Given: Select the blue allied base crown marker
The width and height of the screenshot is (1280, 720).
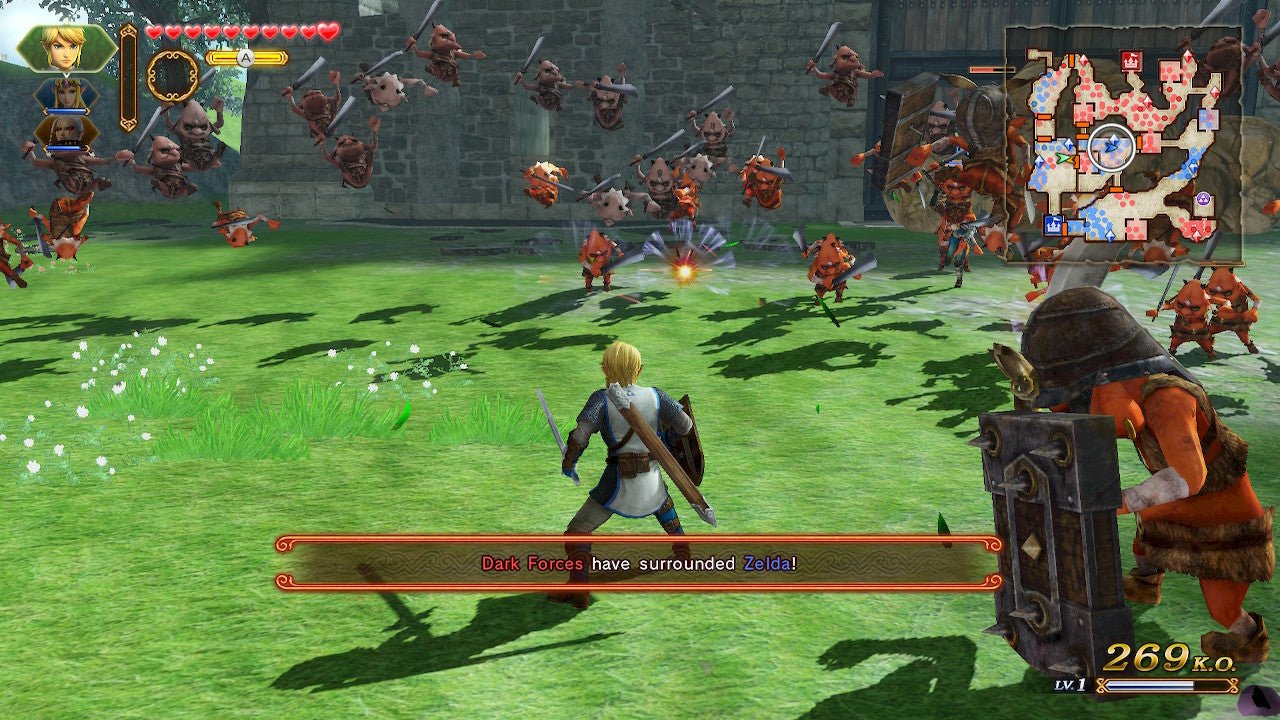Looking at the screenshot, I should coord(1053,224).
